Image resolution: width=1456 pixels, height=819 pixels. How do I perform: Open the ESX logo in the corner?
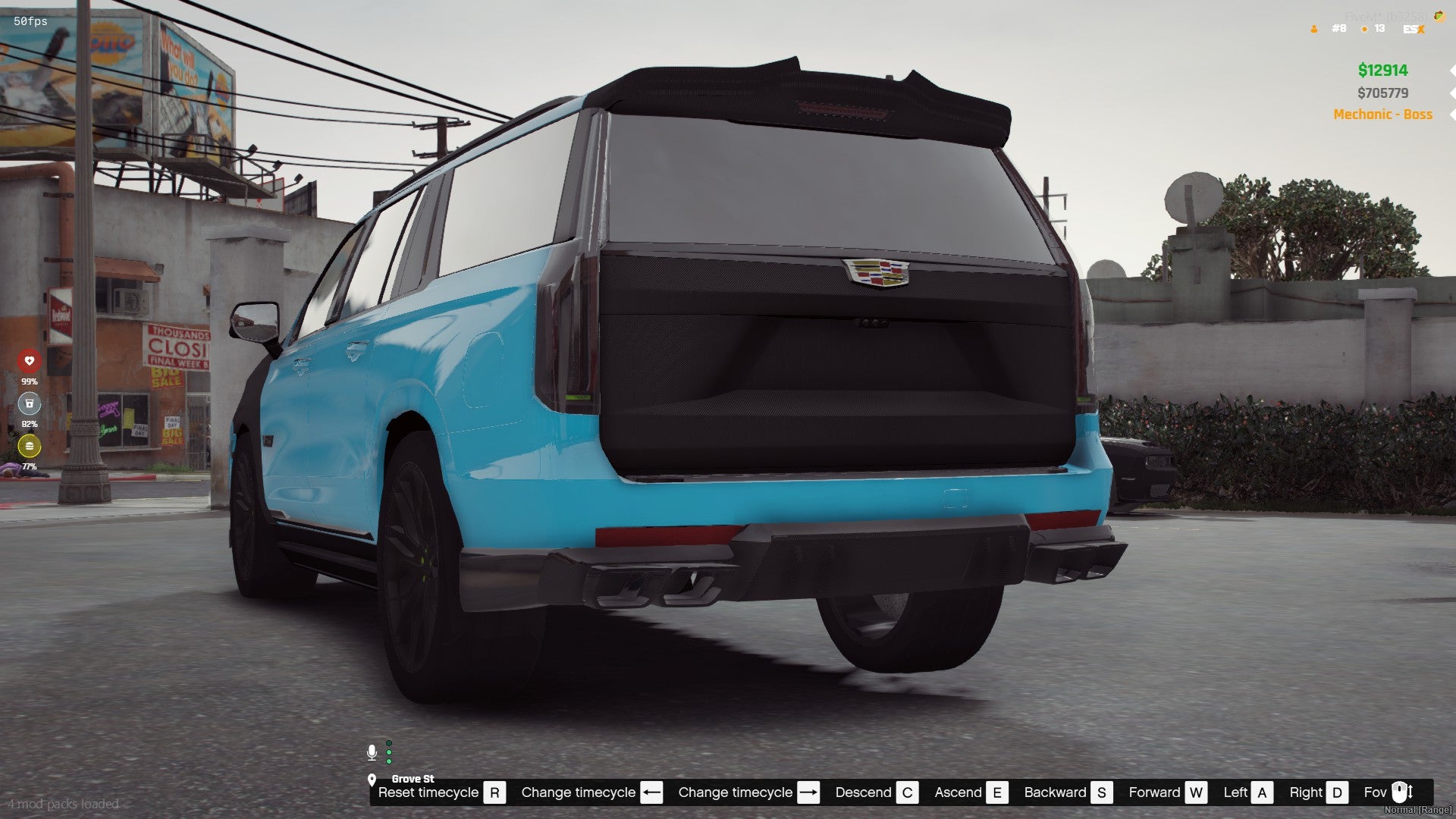(x=1414, y=29)
